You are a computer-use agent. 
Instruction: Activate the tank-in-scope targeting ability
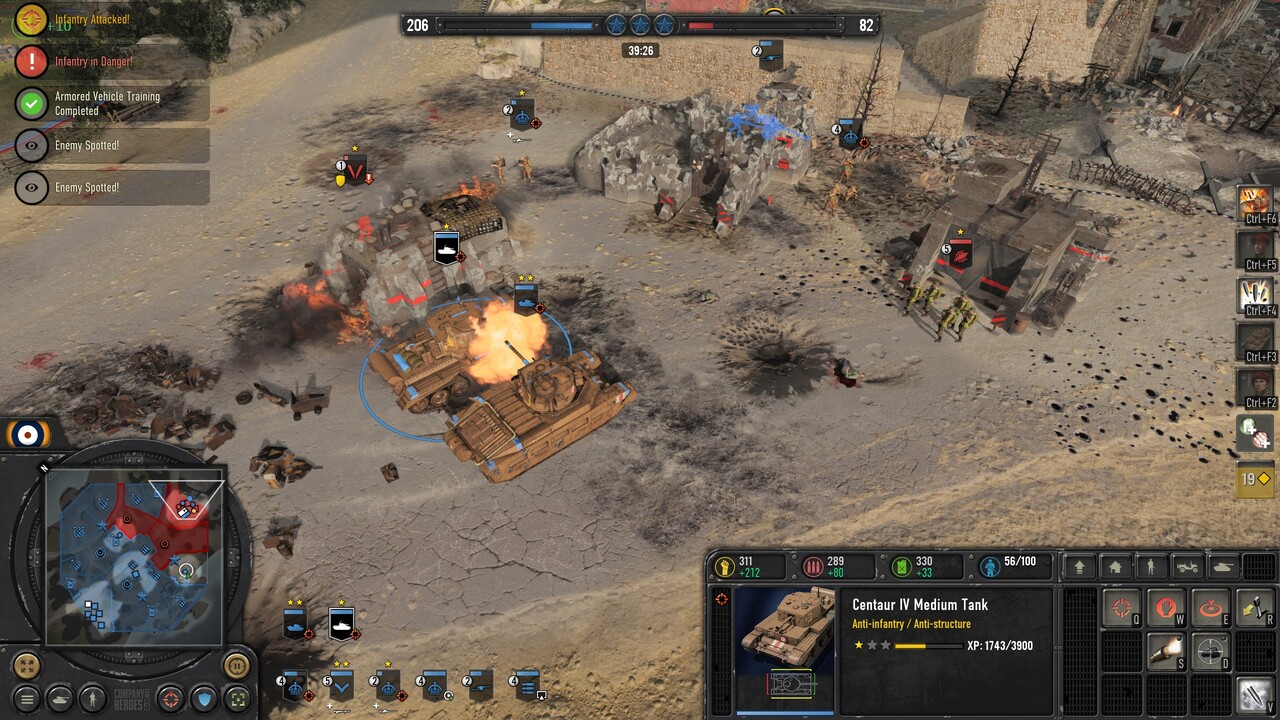(x=1210, y=651)
